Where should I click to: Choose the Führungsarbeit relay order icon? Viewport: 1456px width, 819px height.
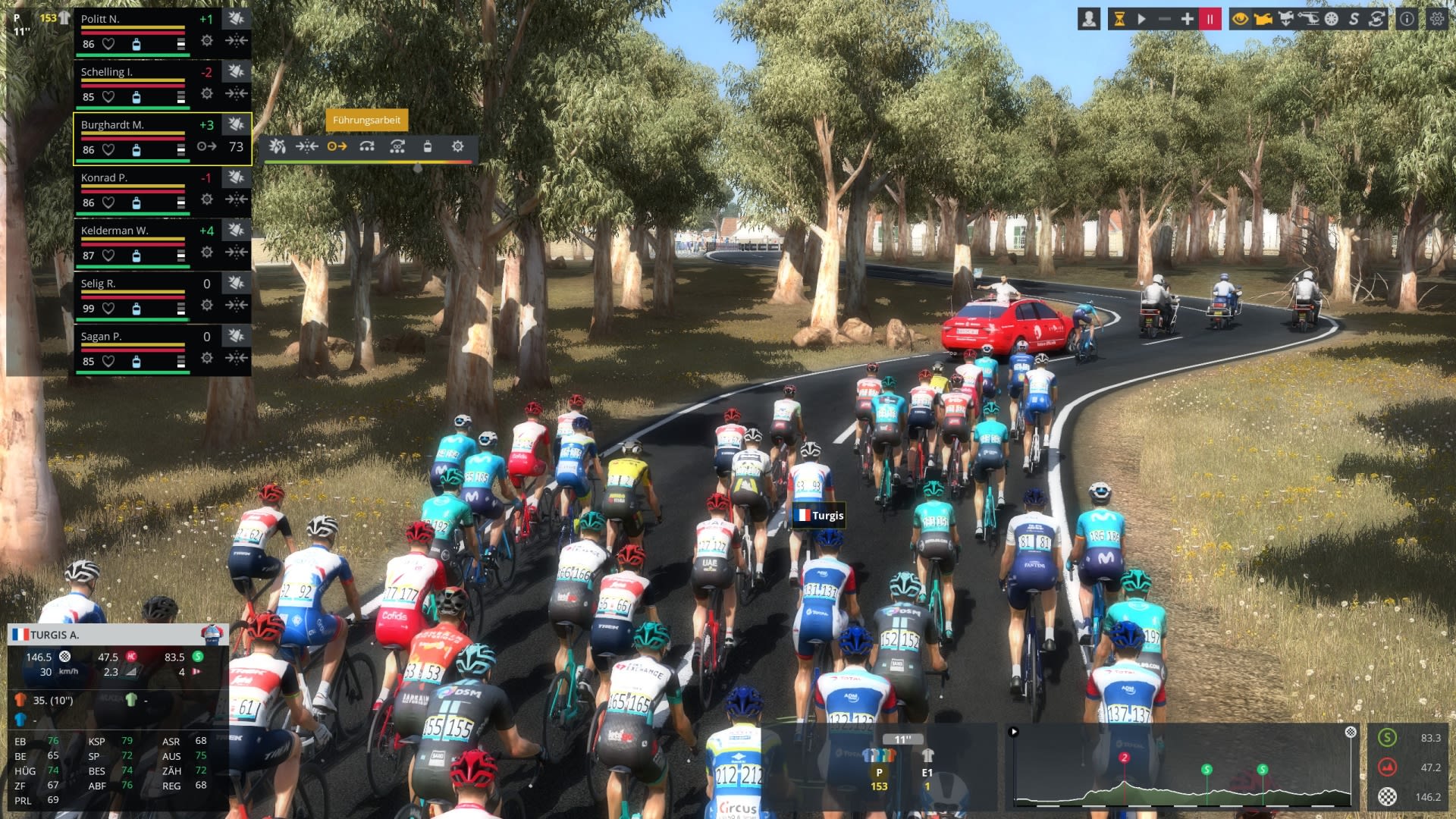tap(337, 146)
